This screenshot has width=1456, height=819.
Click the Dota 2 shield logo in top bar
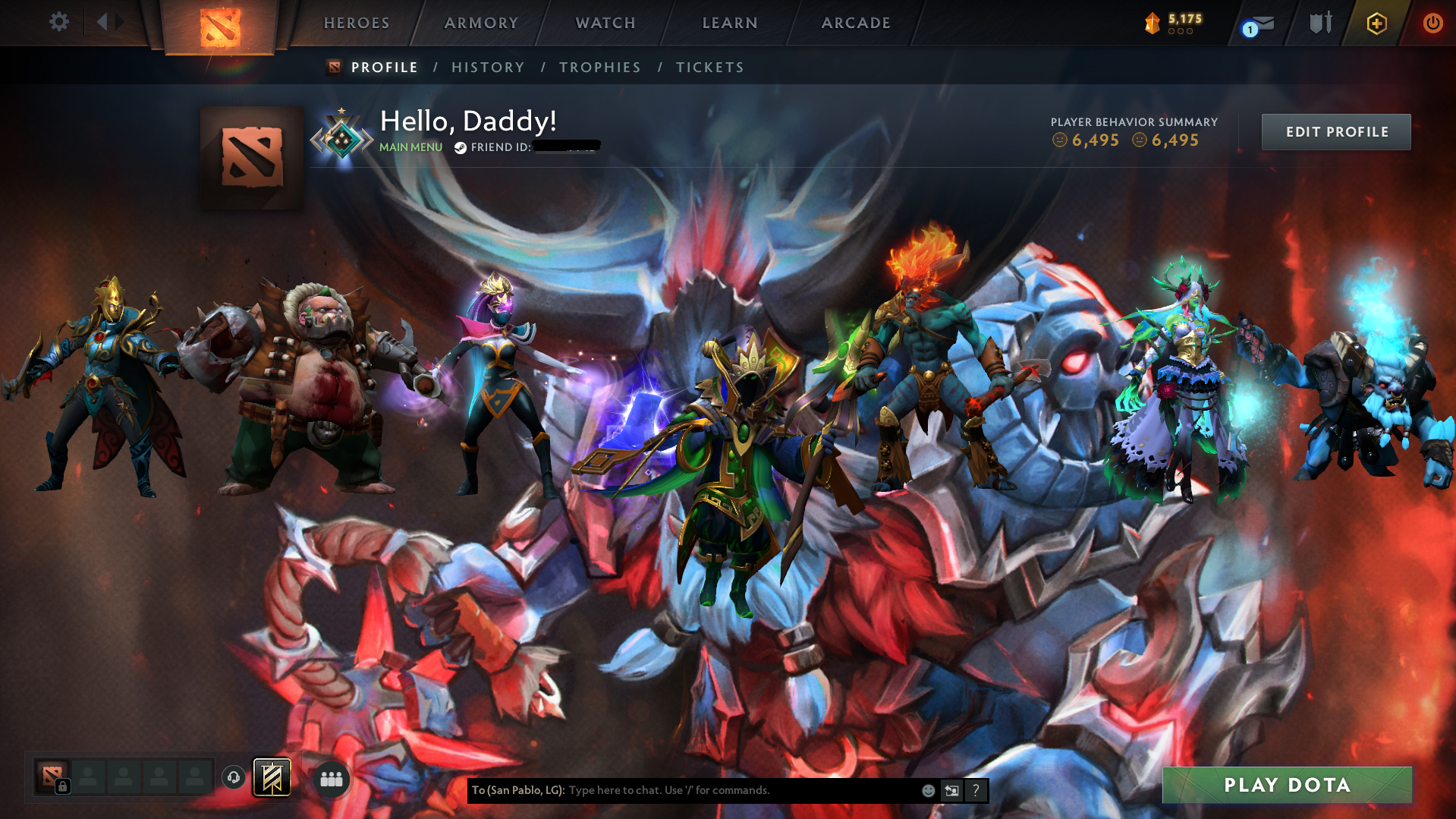[x=221, y=23]
